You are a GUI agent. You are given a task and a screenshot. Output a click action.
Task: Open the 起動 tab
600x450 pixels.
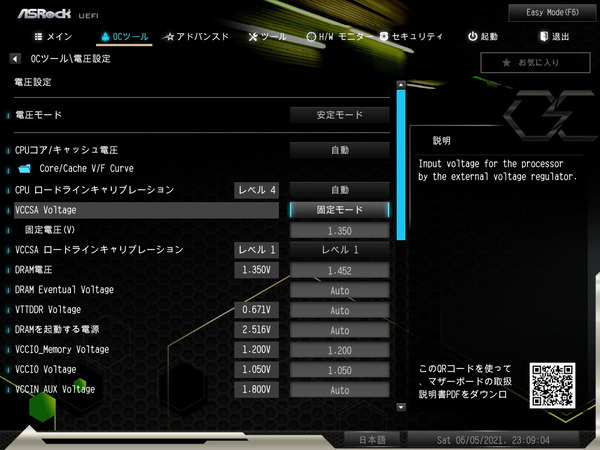pos(482,37)
